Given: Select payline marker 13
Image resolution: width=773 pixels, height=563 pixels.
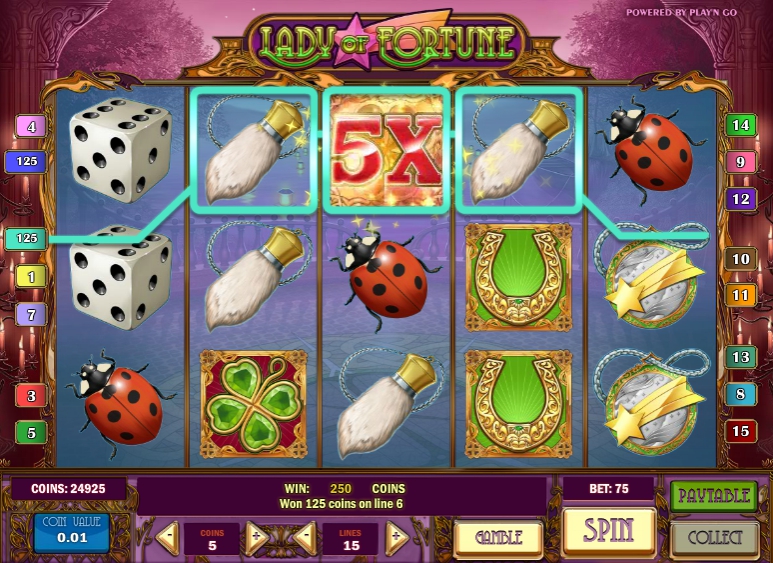Looking at the screenshot, I should coord(740,357).
